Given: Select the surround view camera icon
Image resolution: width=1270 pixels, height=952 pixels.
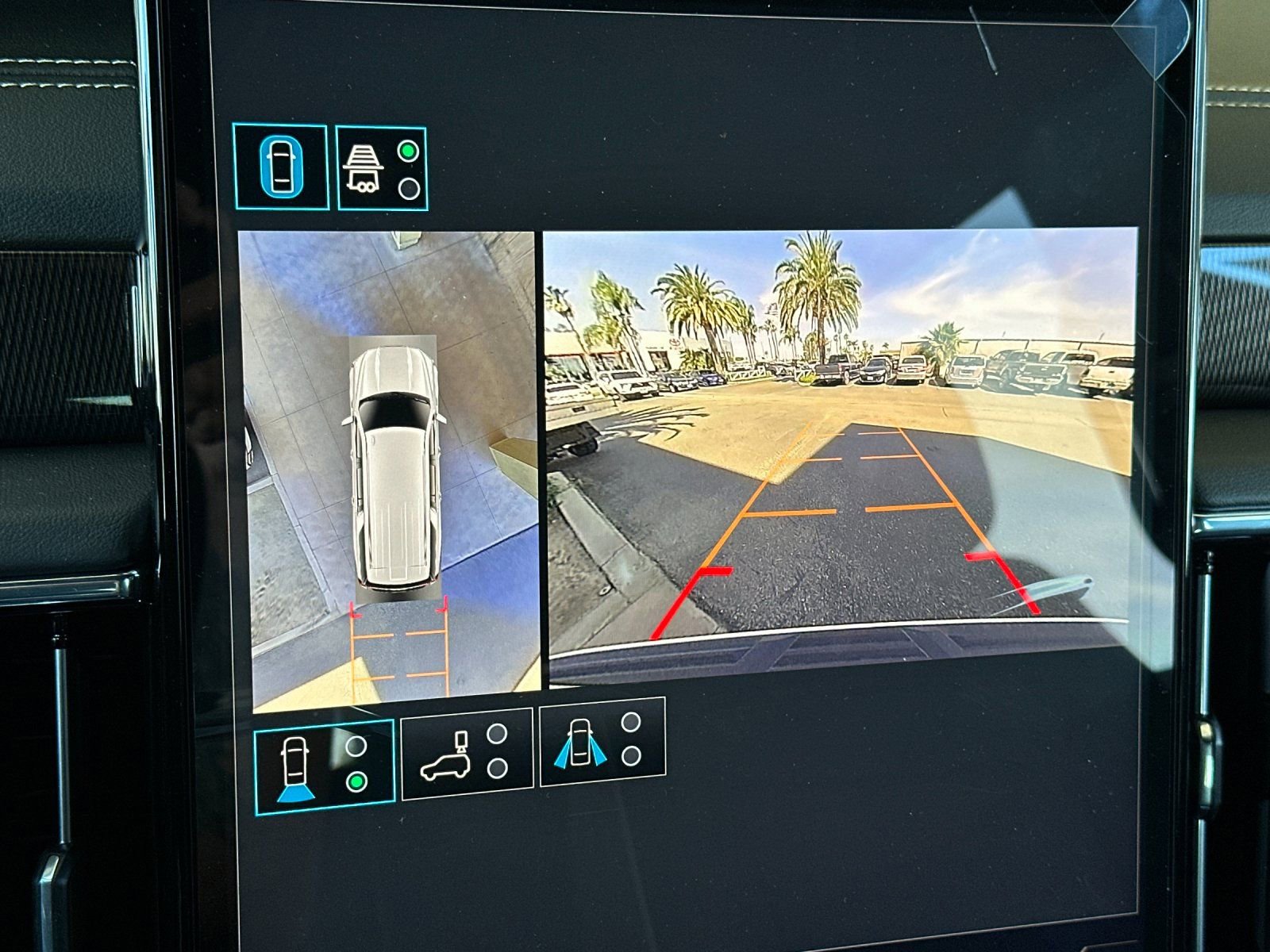Looking at the screenshot, I should [282, 167].
